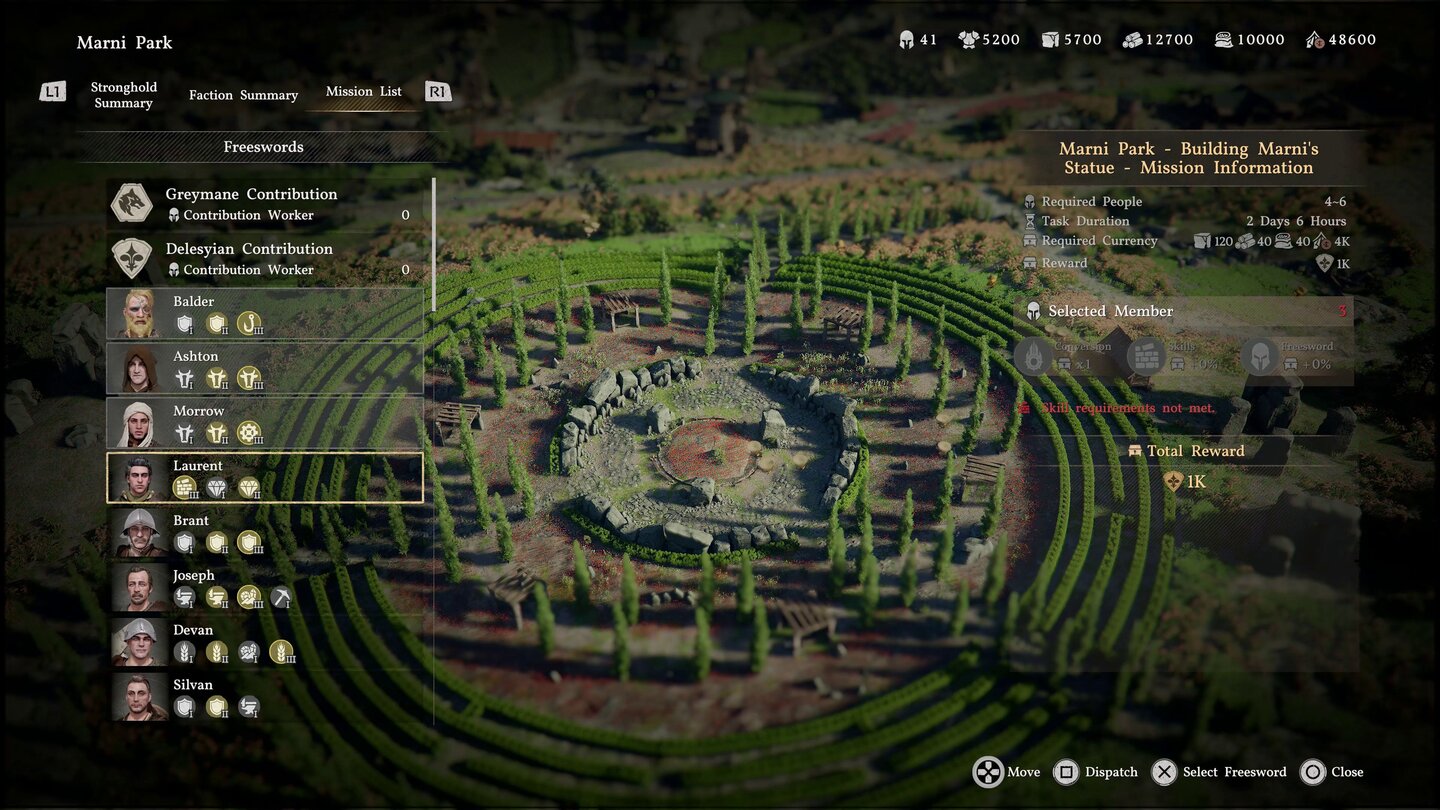Click the Freeswords list scrollbar
Image resolution: width=1440 pixels, height=810 pixels.
pos(434,245)
